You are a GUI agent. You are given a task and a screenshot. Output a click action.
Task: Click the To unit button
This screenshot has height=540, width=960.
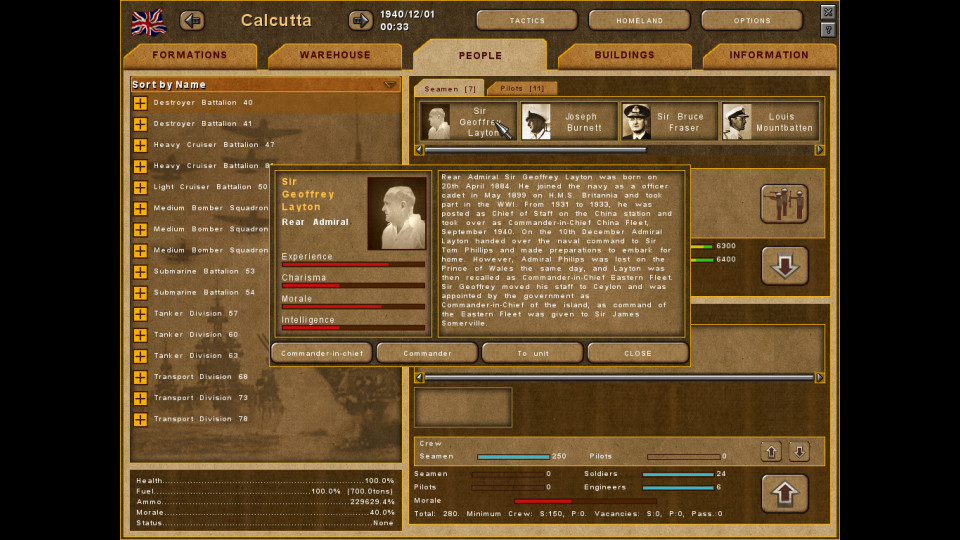[532, 353]
